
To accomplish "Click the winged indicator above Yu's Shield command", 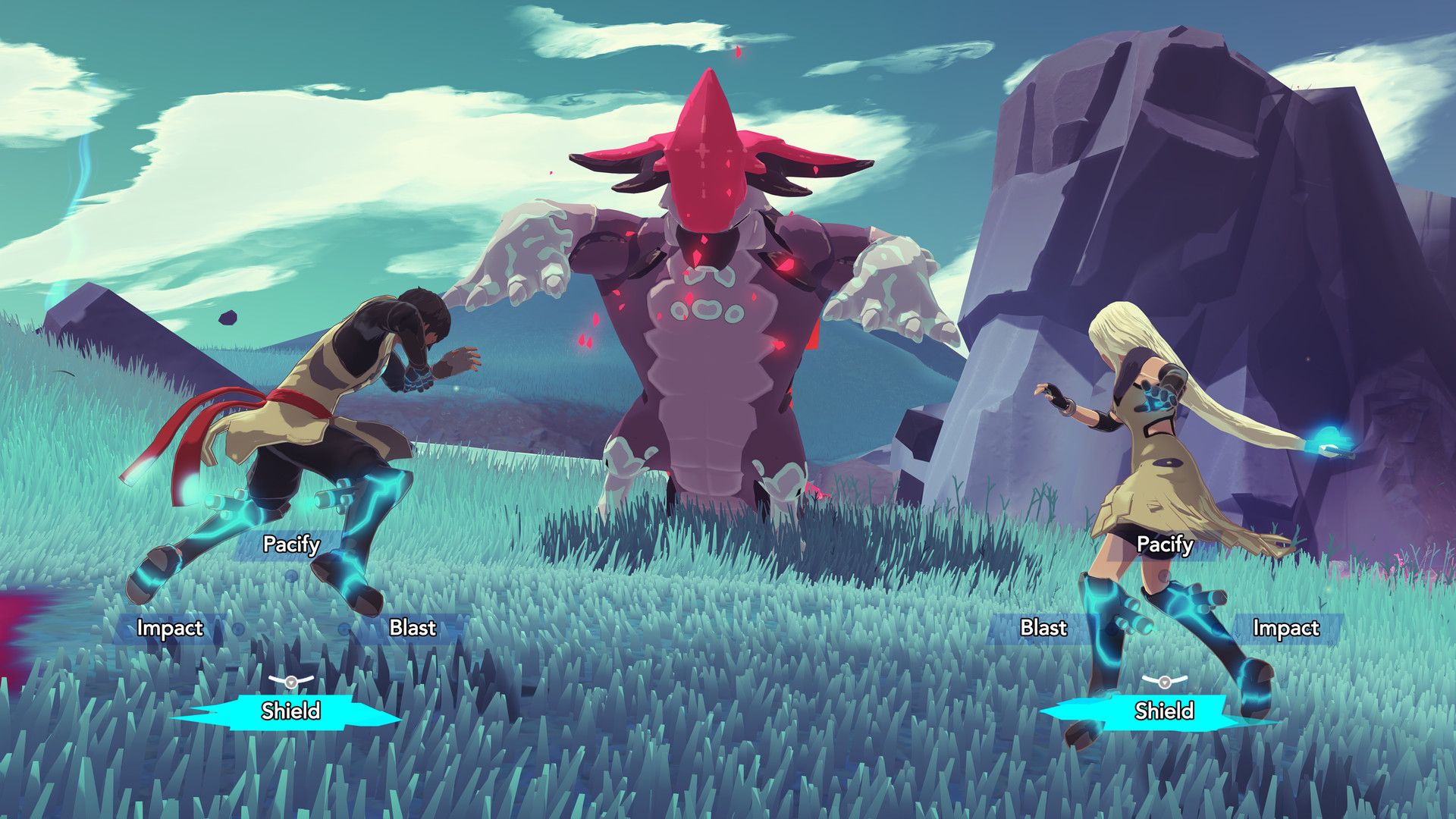I will (x=1164, y=681).
